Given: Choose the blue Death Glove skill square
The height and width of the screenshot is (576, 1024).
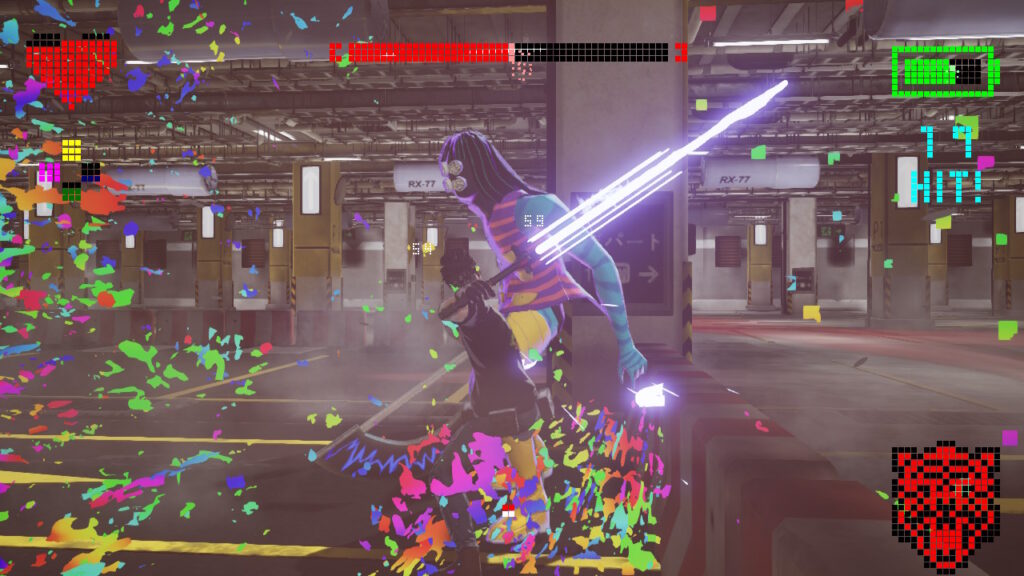Looking at the screenshot, I should tap(91, 172).
